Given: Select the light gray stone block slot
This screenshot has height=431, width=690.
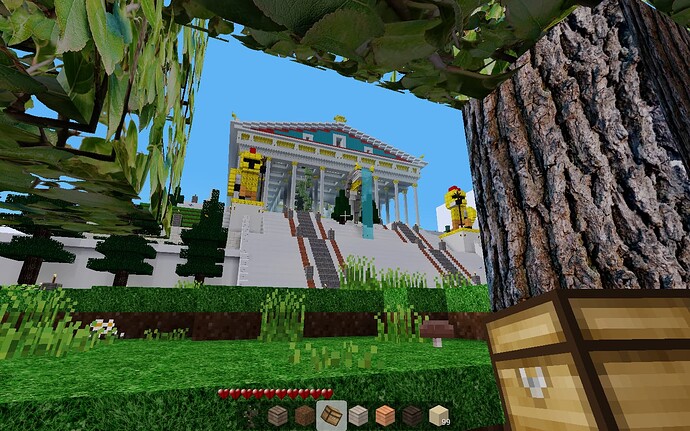Looking at the screenshot, I should pos(358,415).
